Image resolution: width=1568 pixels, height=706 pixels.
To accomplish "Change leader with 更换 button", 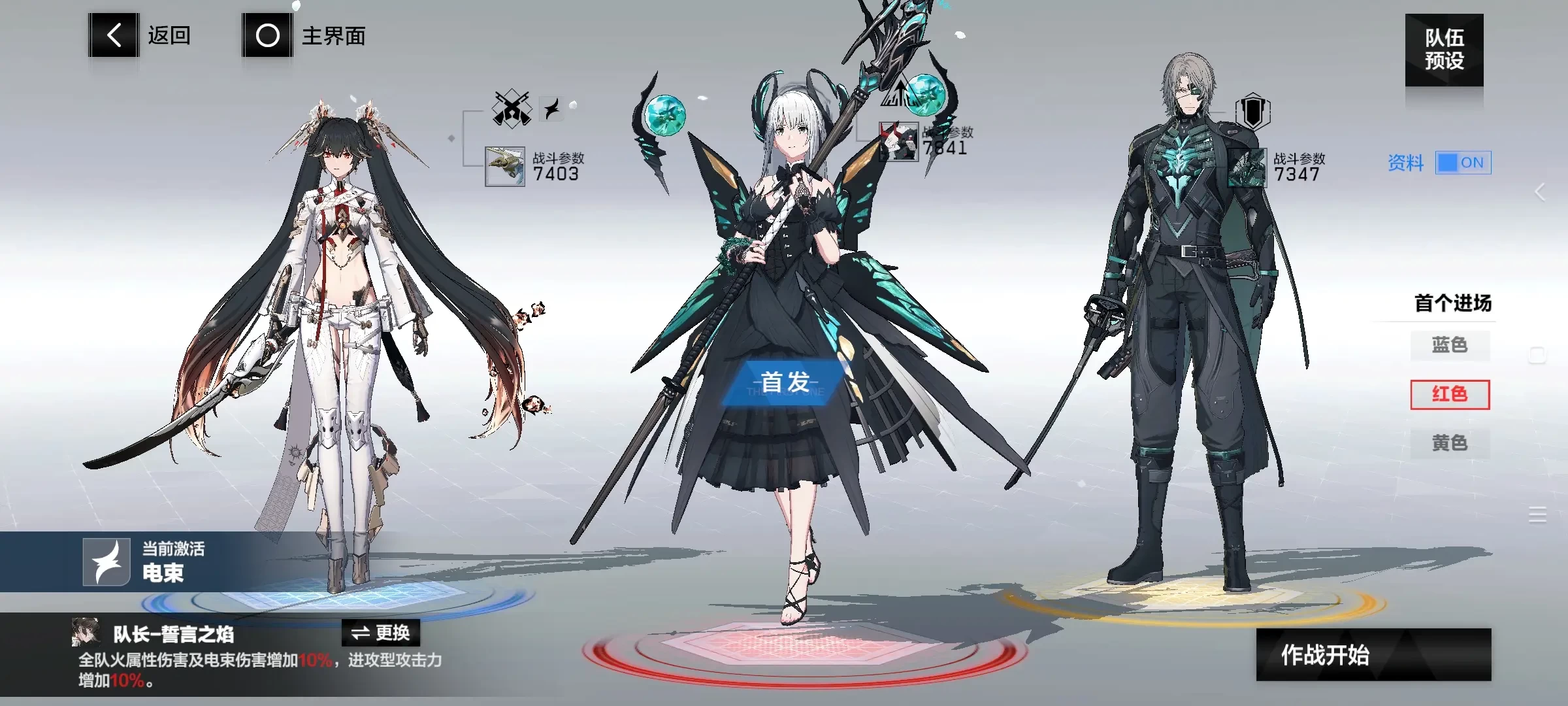I will click(x=381, y=633).
